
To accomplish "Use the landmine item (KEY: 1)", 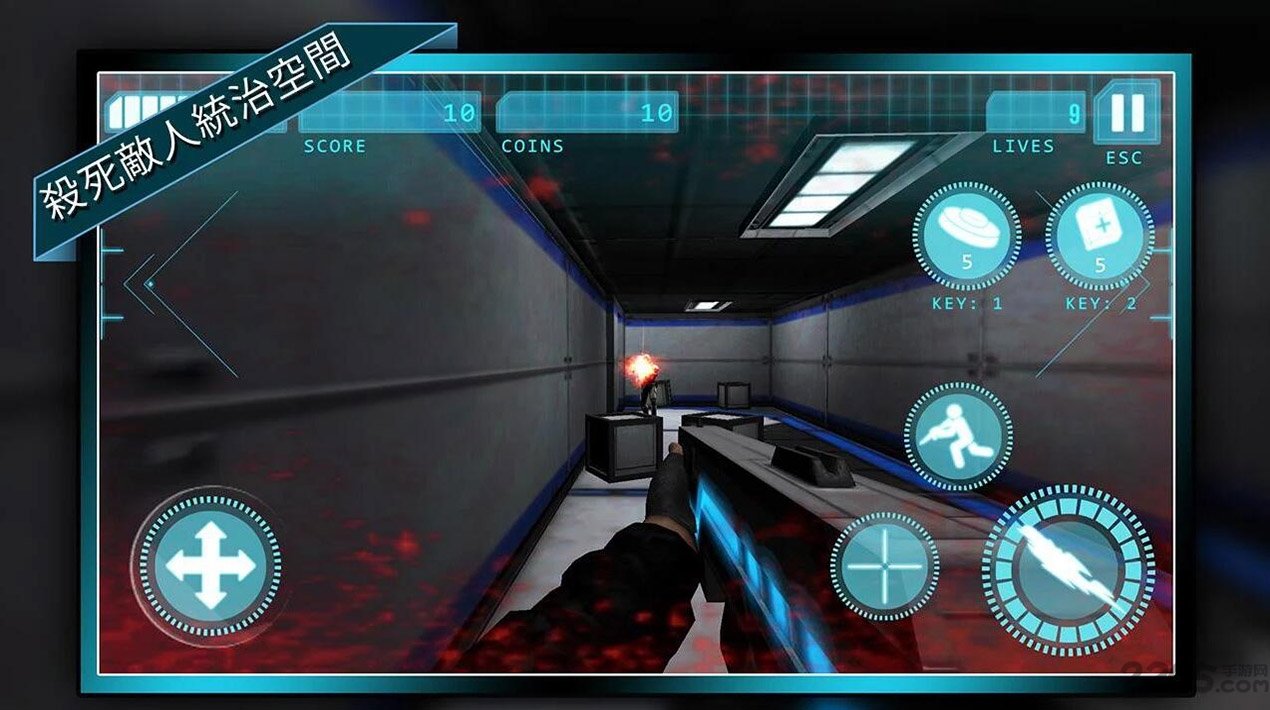I will pyautogui.click(x=966, y=237).
